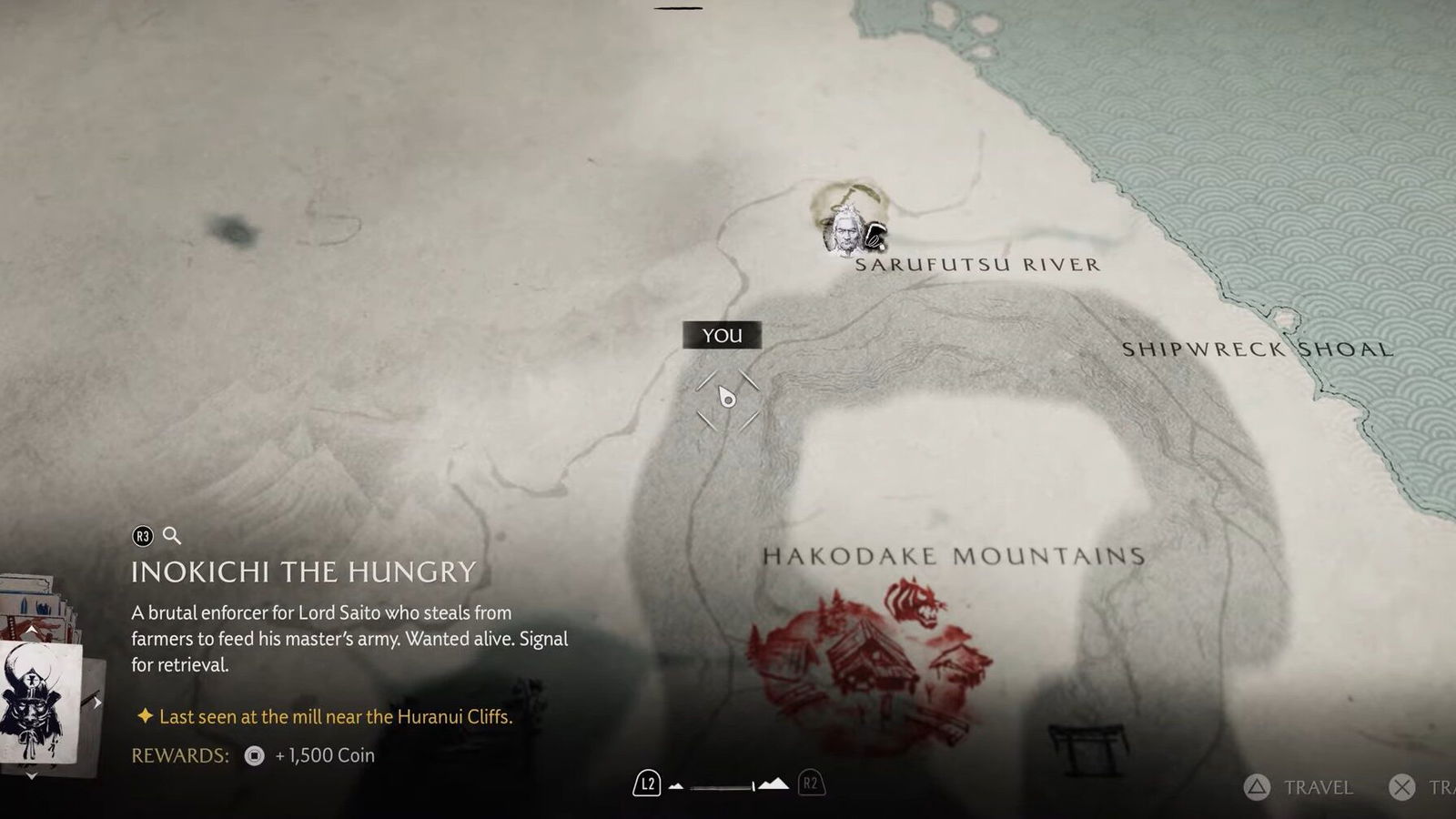
Task: Click the down arrow below the bounty card
Action: tap(31, 775)
